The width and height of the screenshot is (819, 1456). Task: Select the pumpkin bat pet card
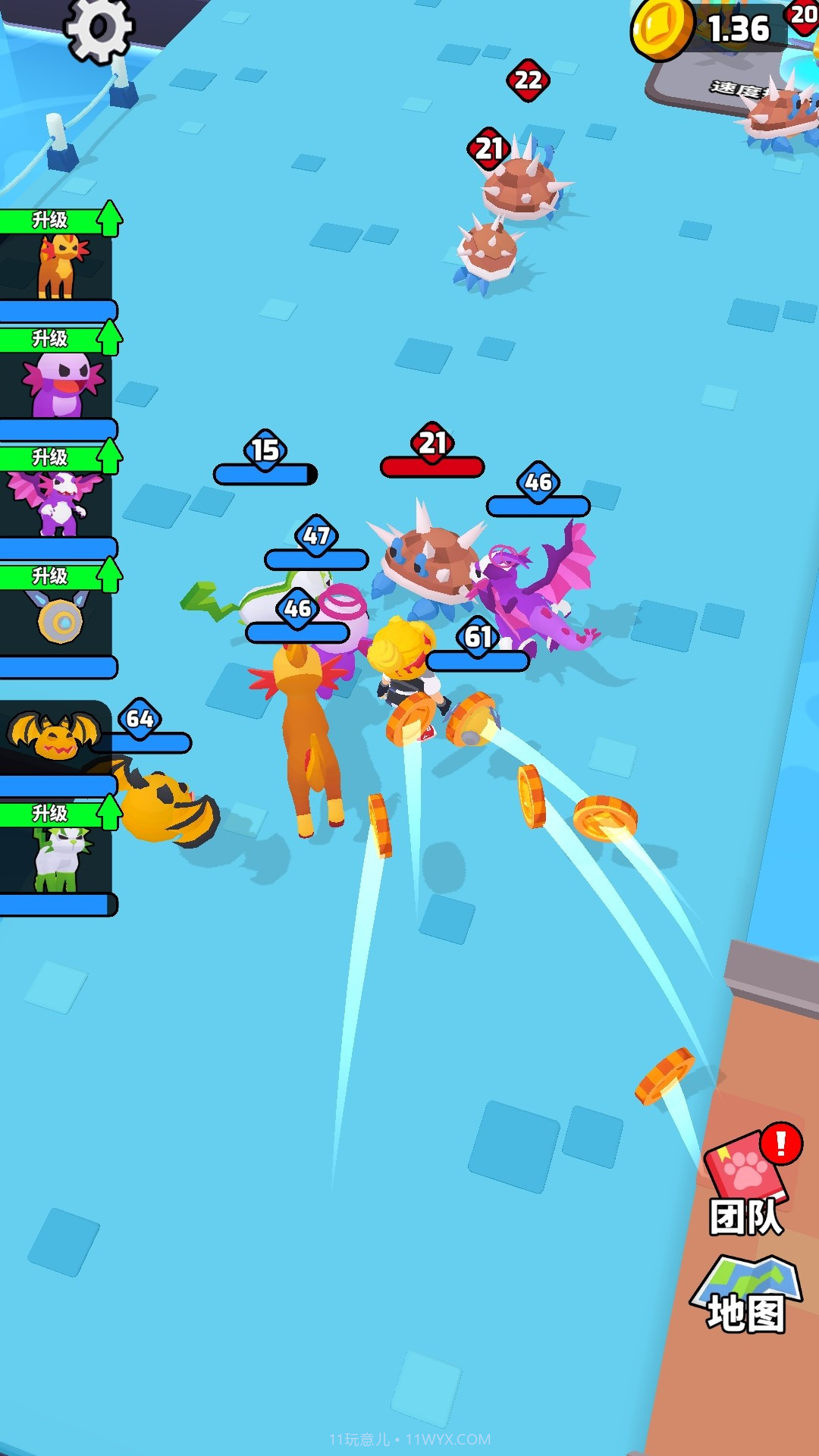click(53, 737)
